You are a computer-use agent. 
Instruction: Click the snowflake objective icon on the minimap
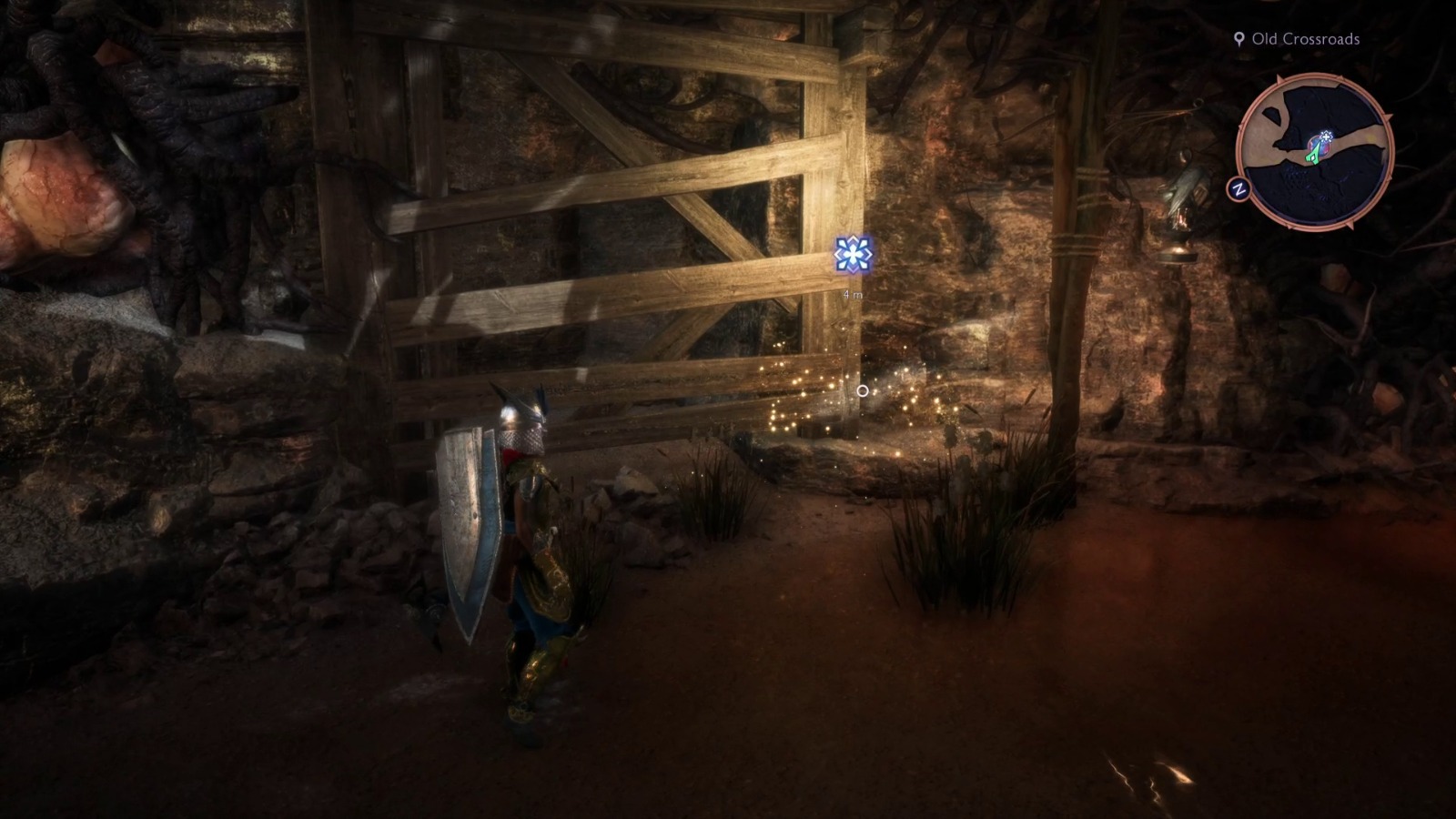[1326, 136]
